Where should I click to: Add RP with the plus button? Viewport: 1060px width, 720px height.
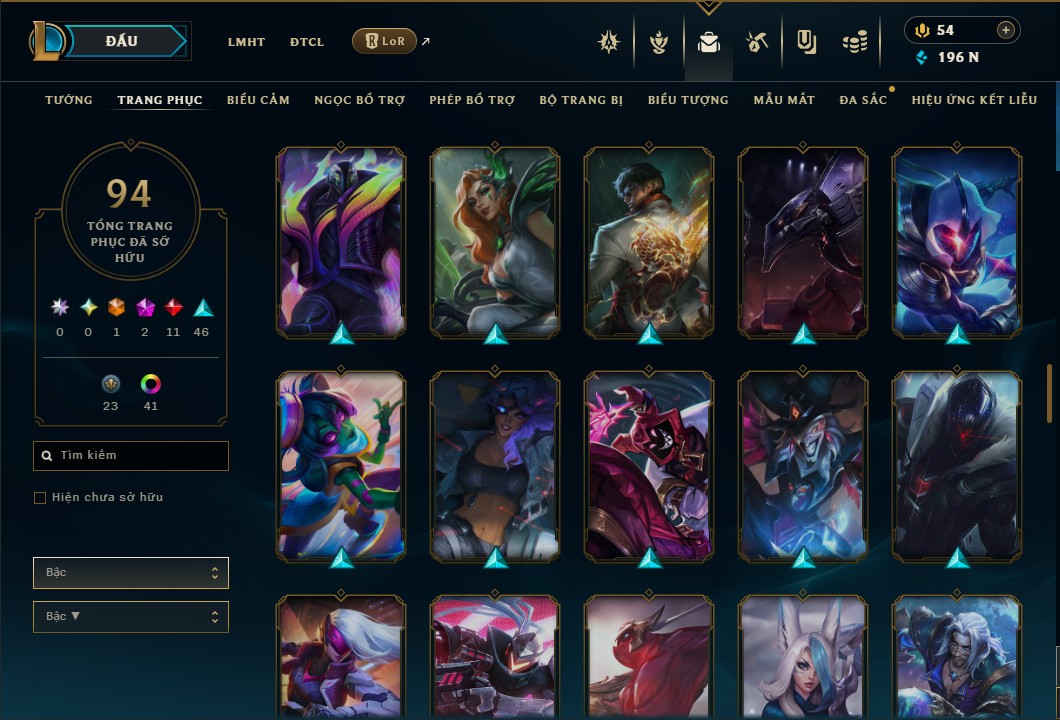(x=1005, y=30)
